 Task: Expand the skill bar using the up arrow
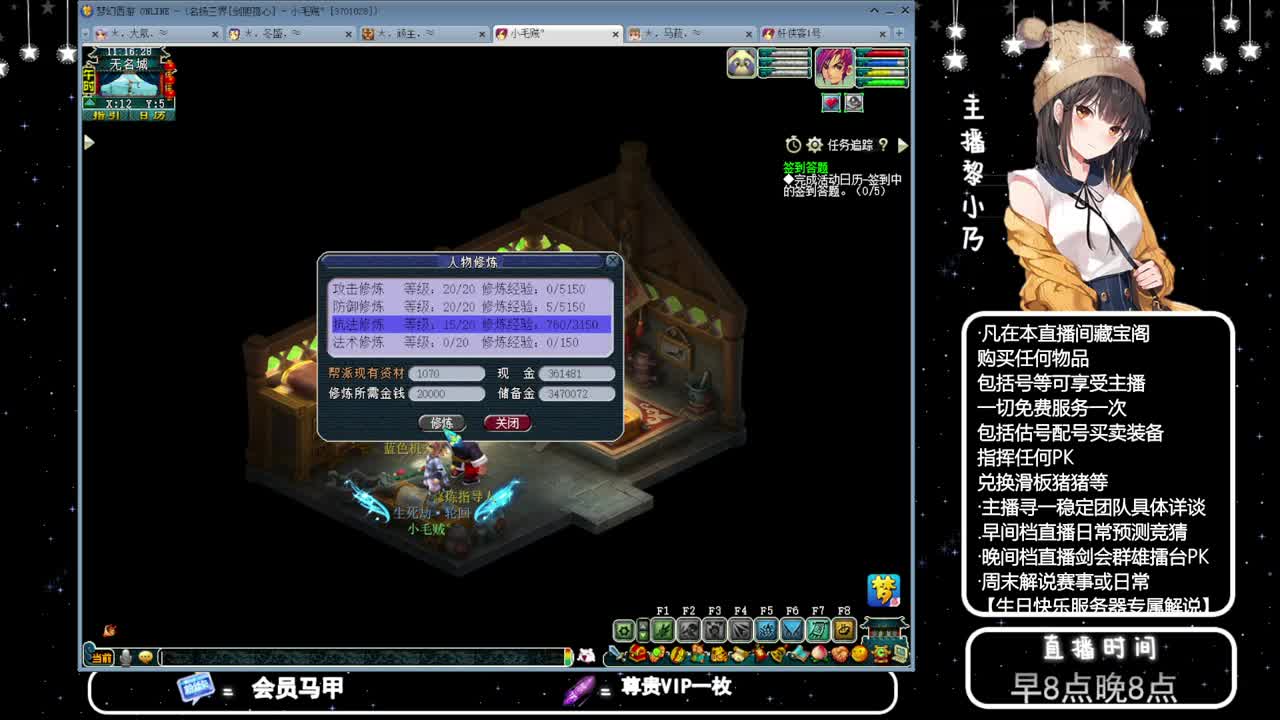(644, 624)
